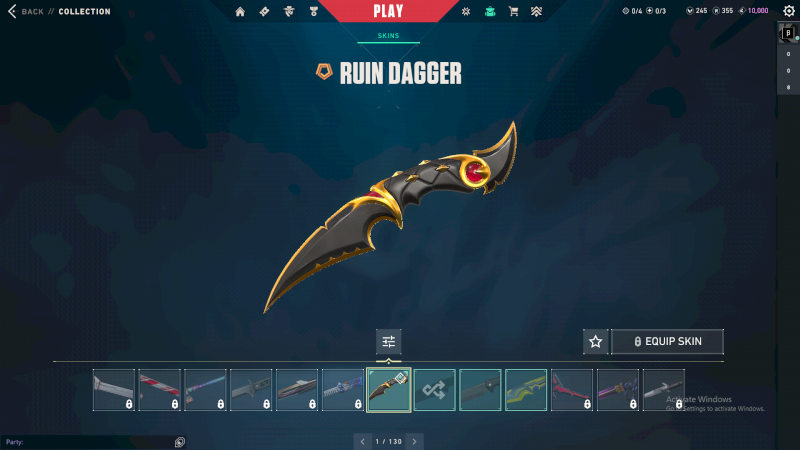Click the red PLAY button
Viewport: 800px width, 450px height.
[x=388, y=11]
